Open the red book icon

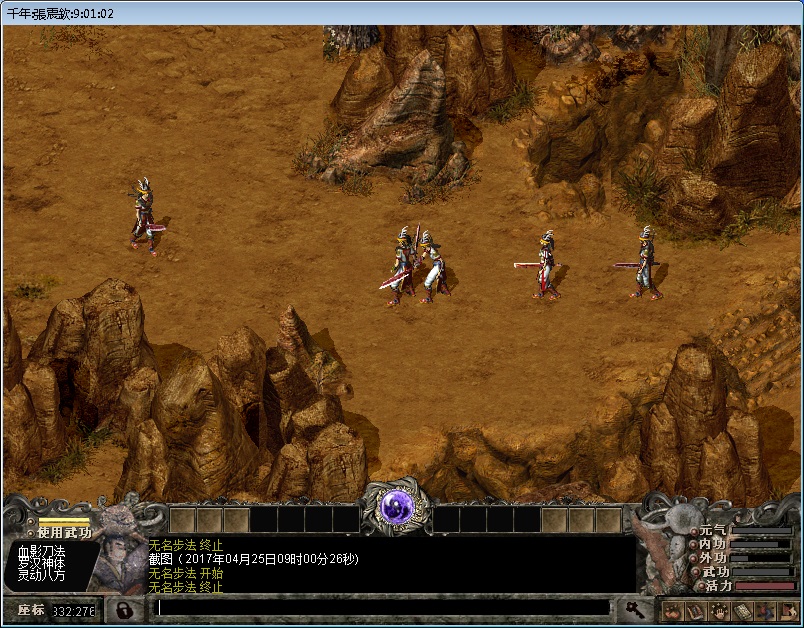click(693, 610)
